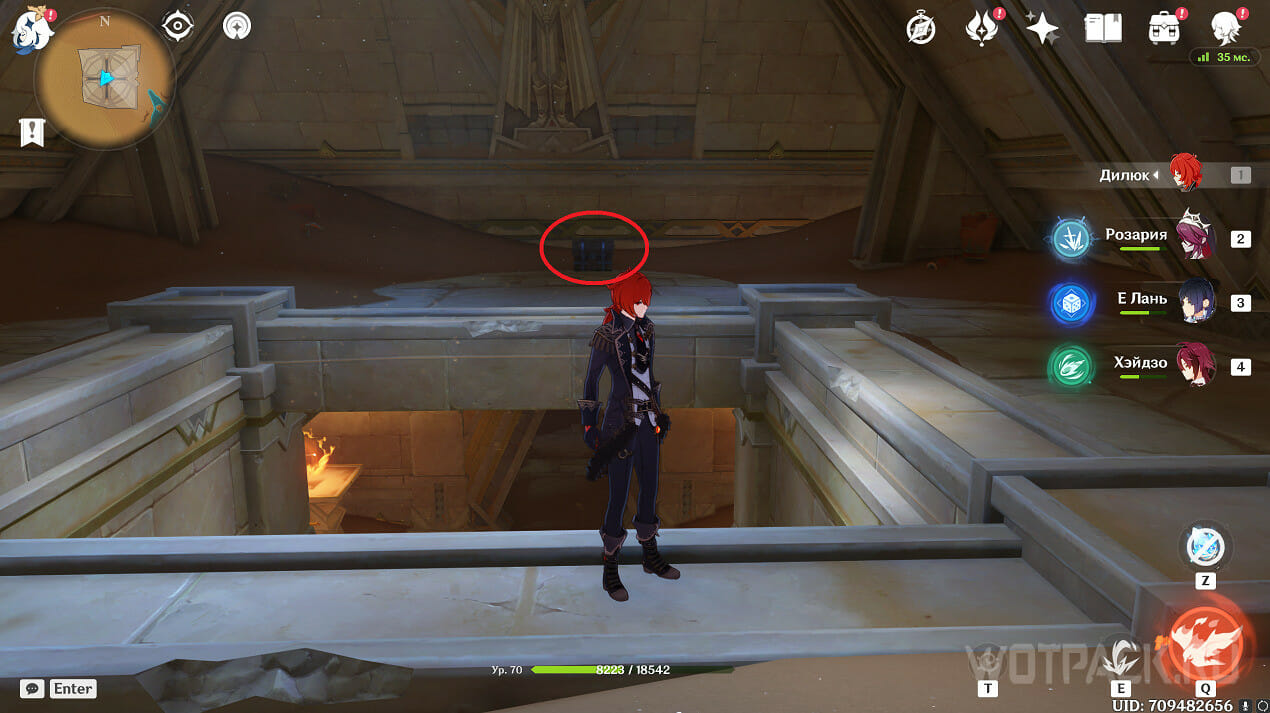Open the quest log banner icon
Screen dimensions: 1270x713
coord(32,131)
